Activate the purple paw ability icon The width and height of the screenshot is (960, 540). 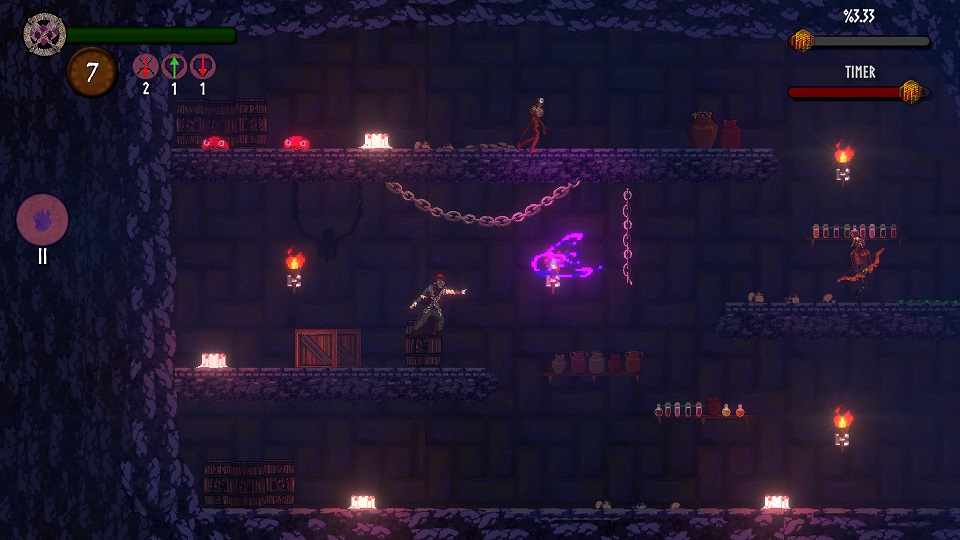(x=43, y=219)
